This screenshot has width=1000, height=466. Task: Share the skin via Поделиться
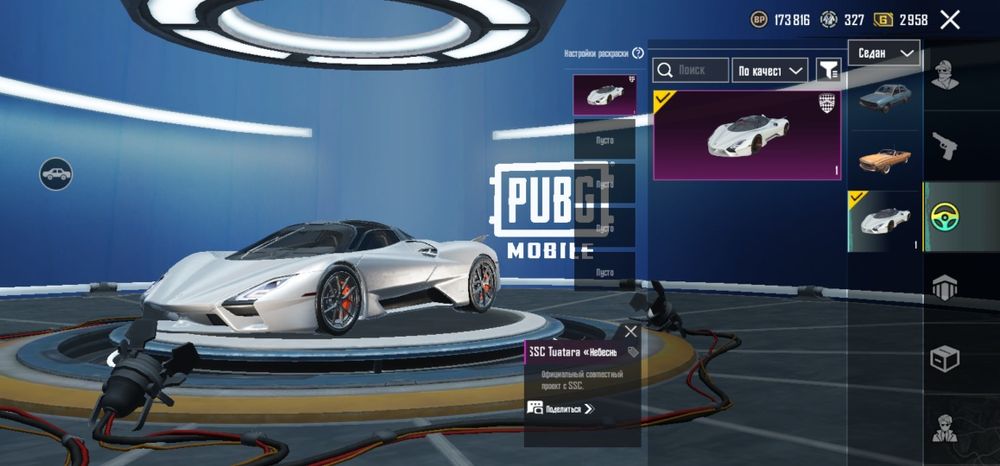[561, 408]
